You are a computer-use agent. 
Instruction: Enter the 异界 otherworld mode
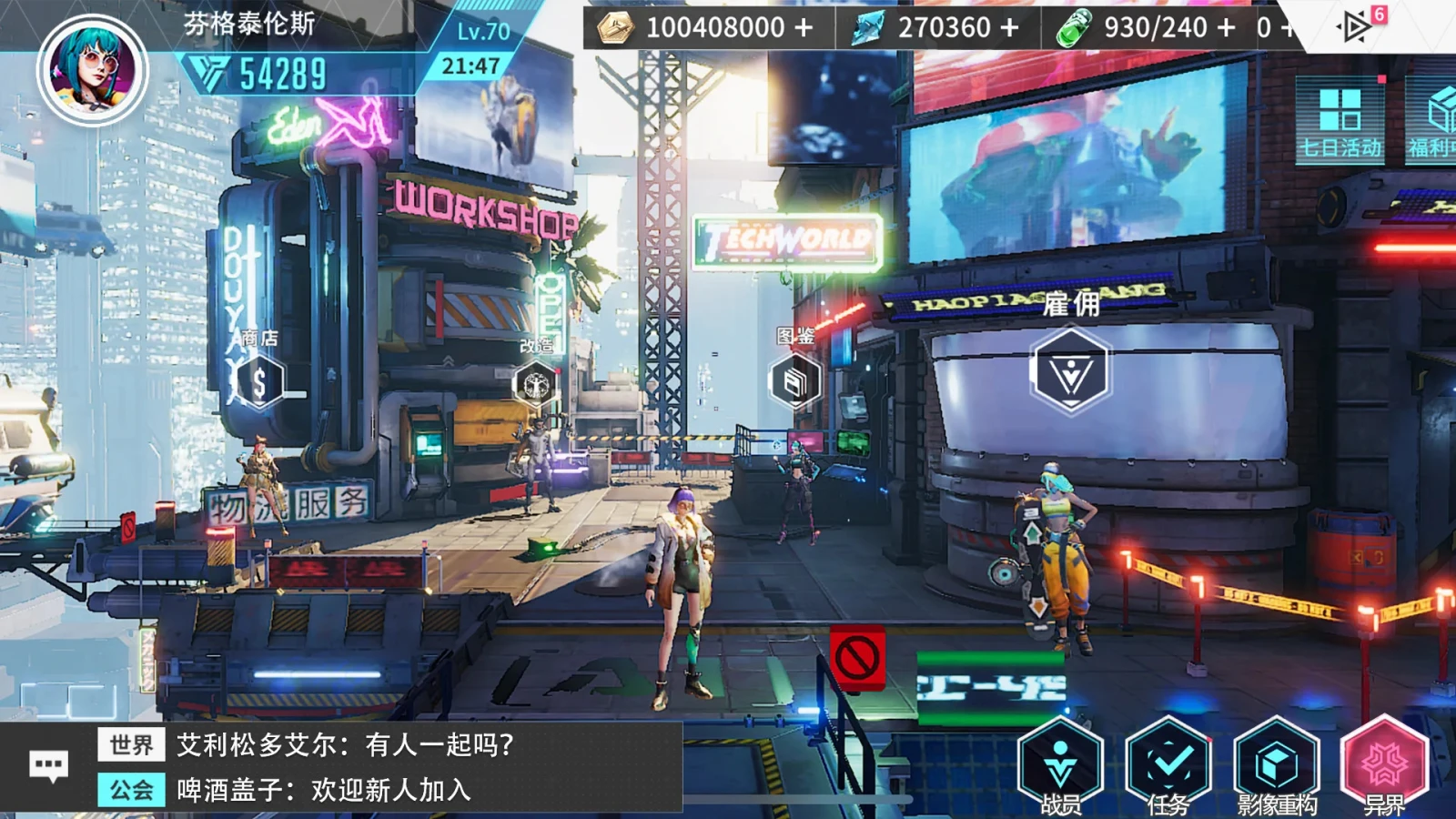coord(1384,766)
